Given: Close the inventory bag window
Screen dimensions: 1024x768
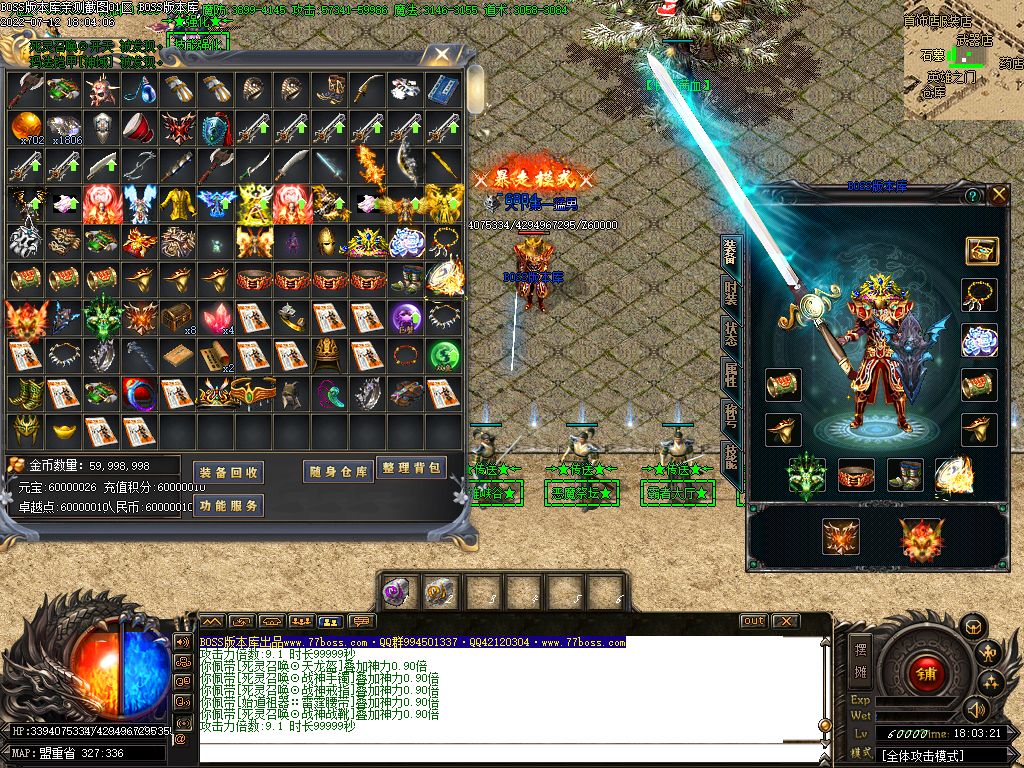Looking at the screenshot, I should point(439,55).
